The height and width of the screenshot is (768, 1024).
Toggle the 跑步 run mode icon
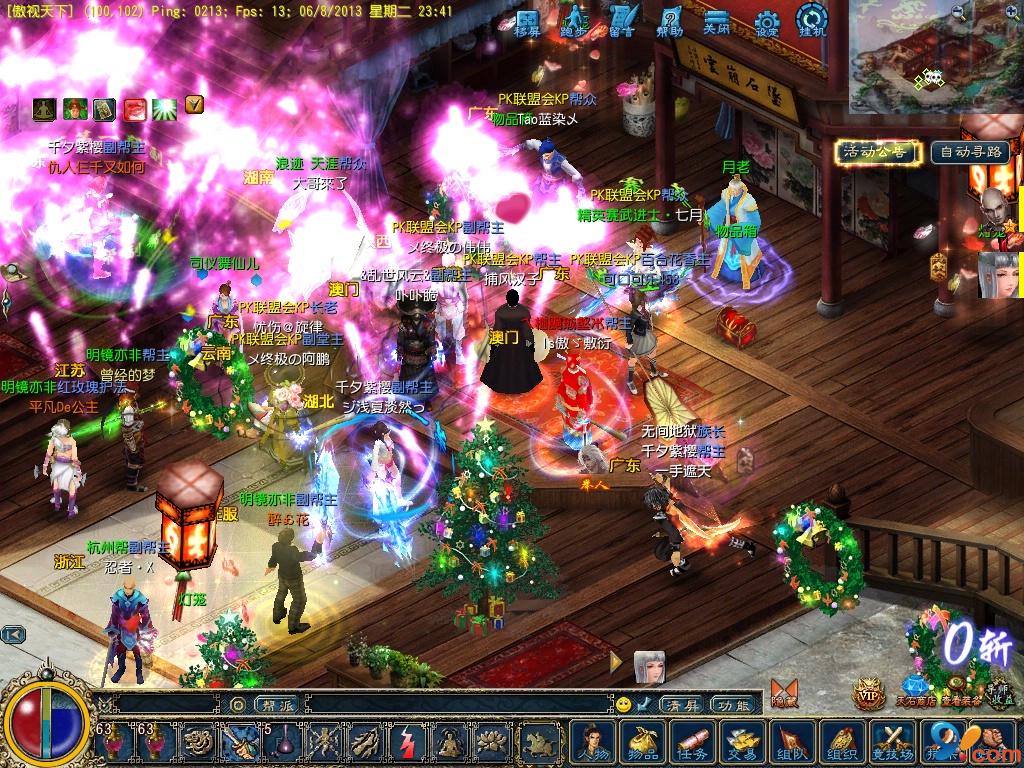(574, 21)
